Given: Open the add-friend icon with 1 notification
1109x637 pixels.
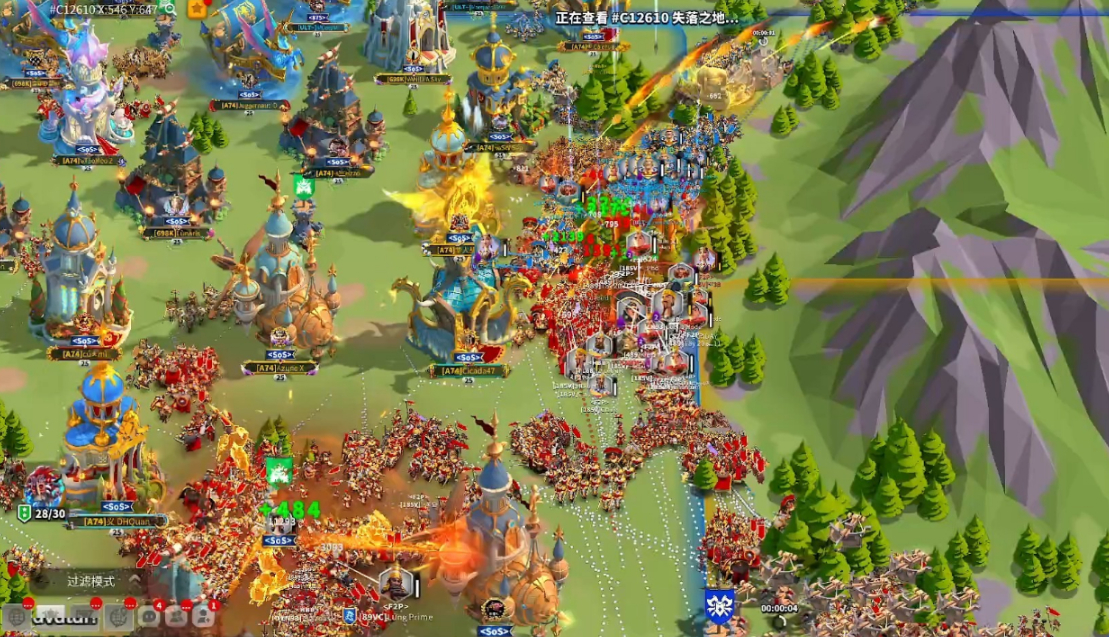Looking at the screenshot, I should point(203,616).
